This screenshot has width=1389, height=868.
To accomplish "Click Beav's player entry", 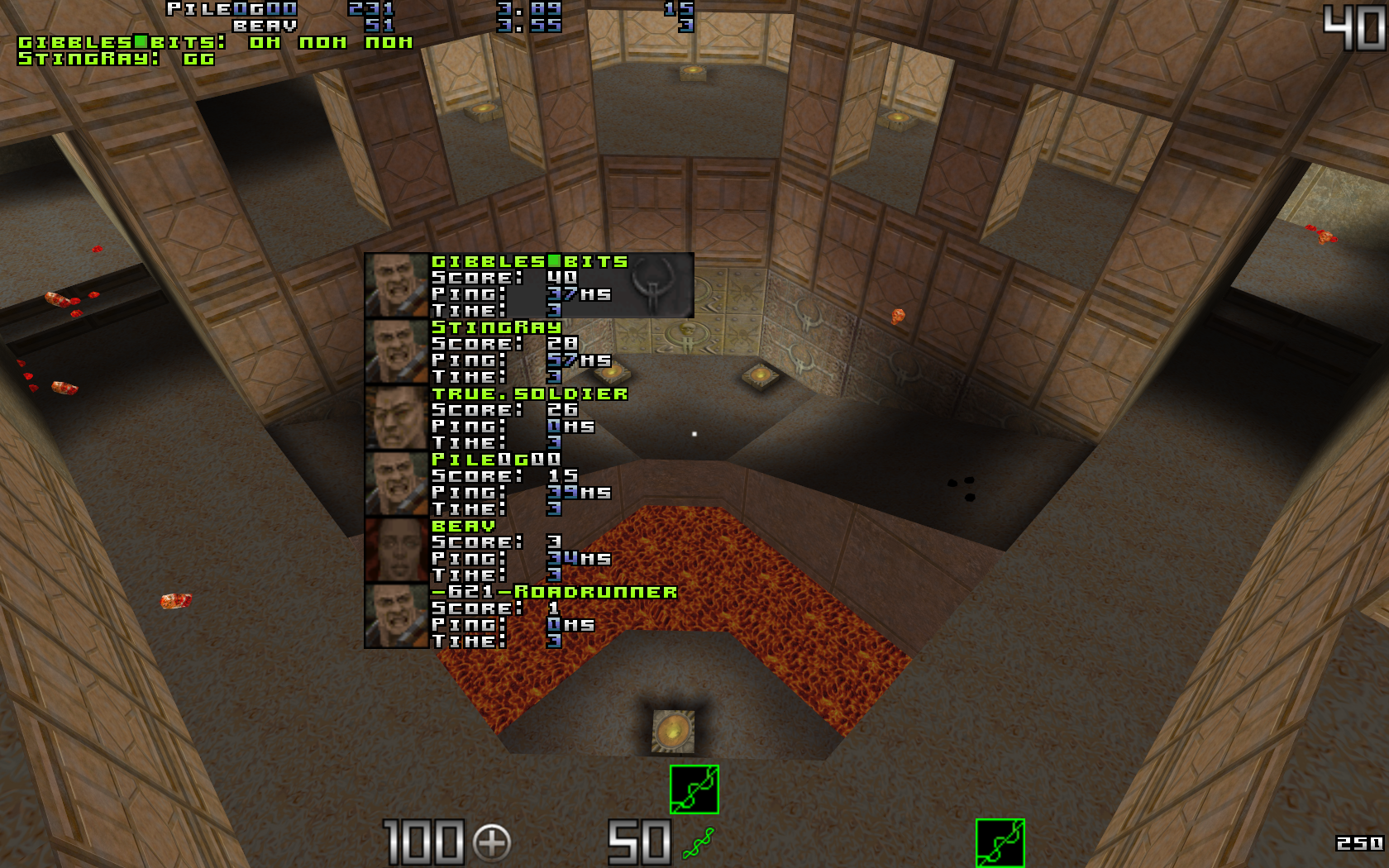I will tap(529, 550).
